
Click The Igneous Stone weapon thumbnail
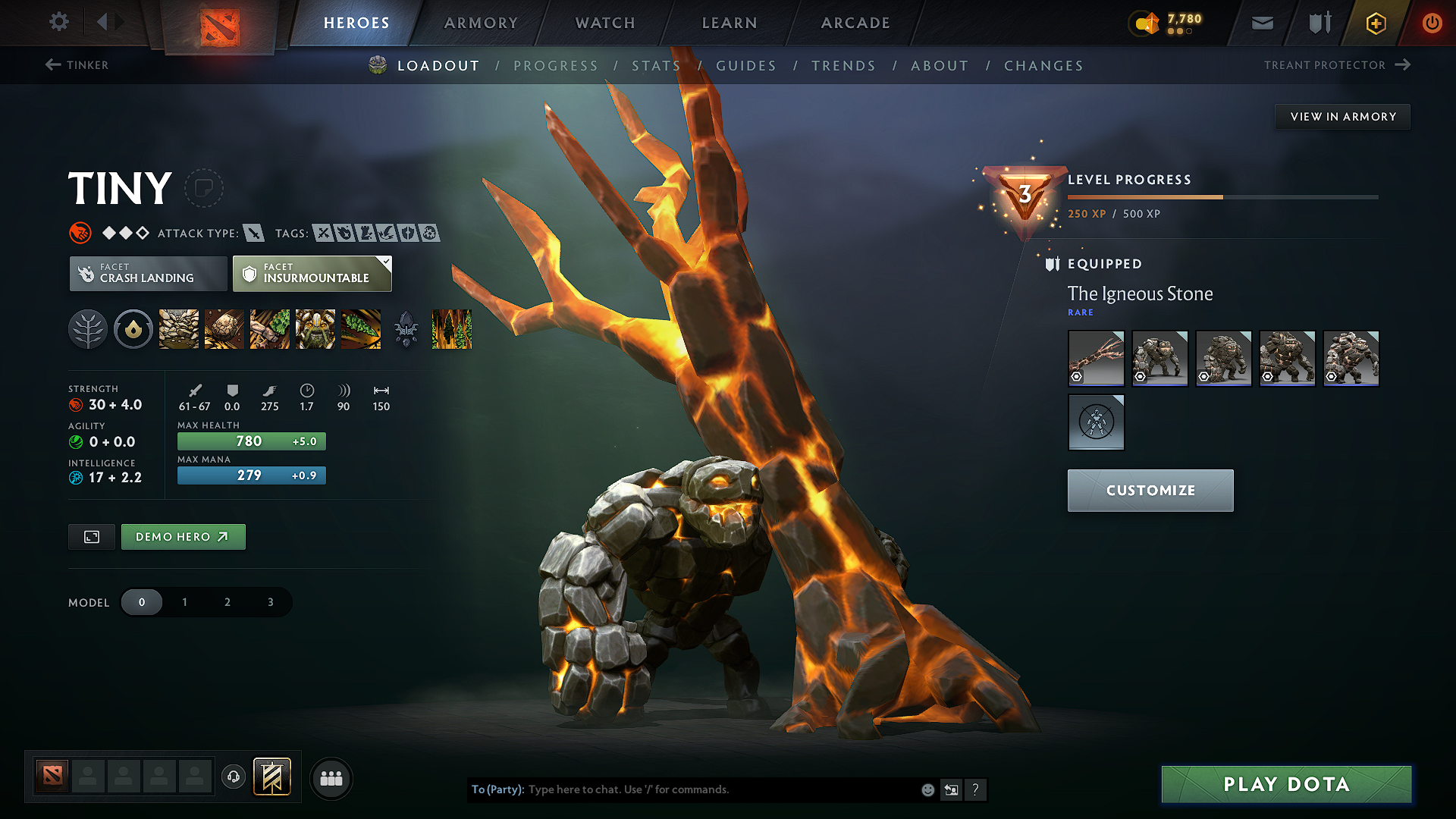1096,358
